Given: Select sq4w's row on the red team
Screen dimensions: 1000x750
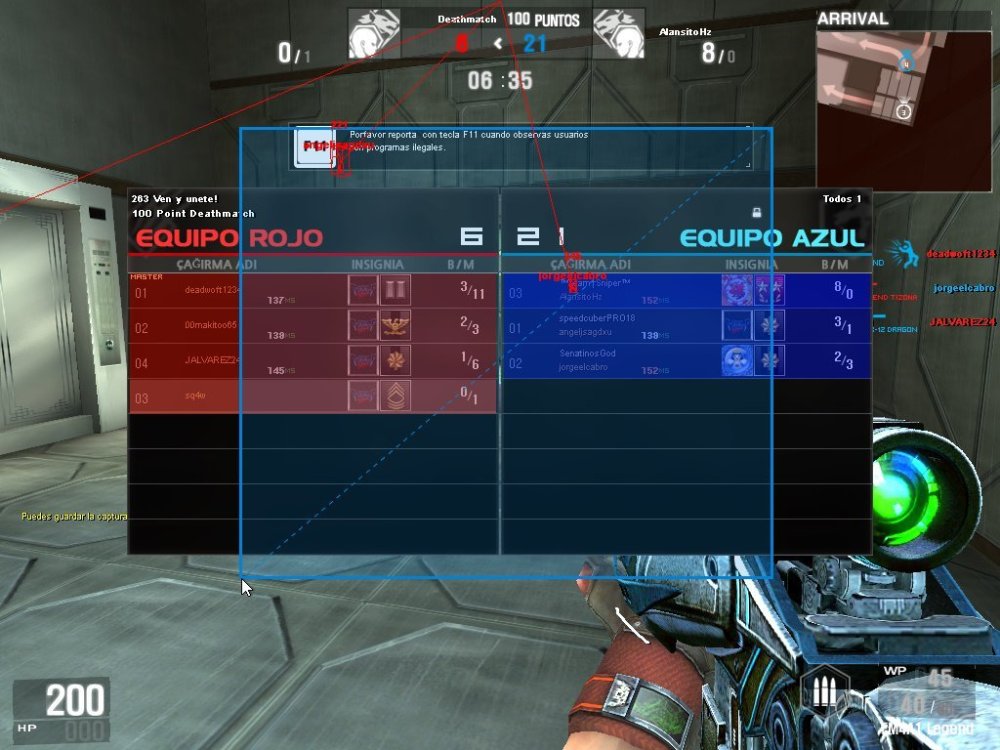Looking at the screenshot, I should (x=313, y=396).
